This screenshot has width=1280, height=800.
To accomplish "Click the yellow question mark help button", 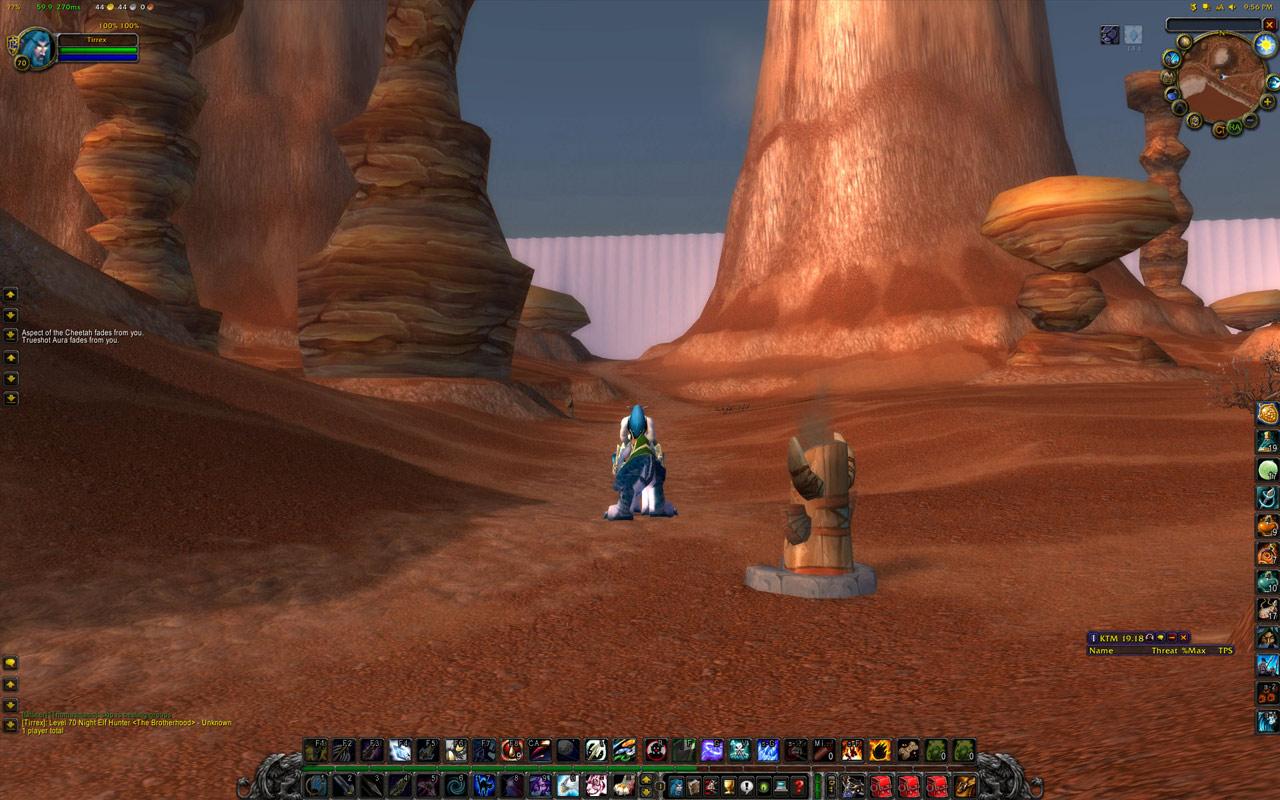I will pyautogui.click(x=799, y=786).
